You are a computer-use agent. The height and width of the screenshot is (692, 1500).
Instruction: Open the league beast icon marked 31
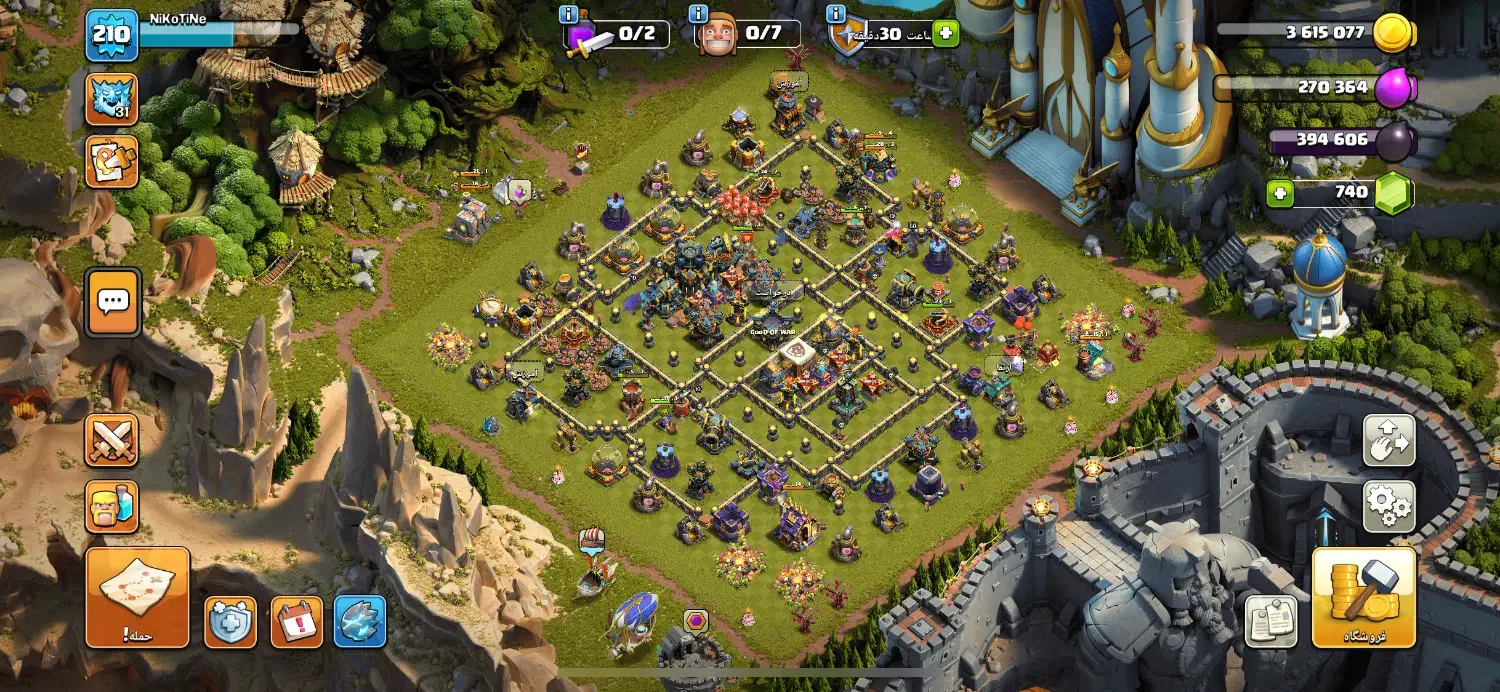[112, 99]
